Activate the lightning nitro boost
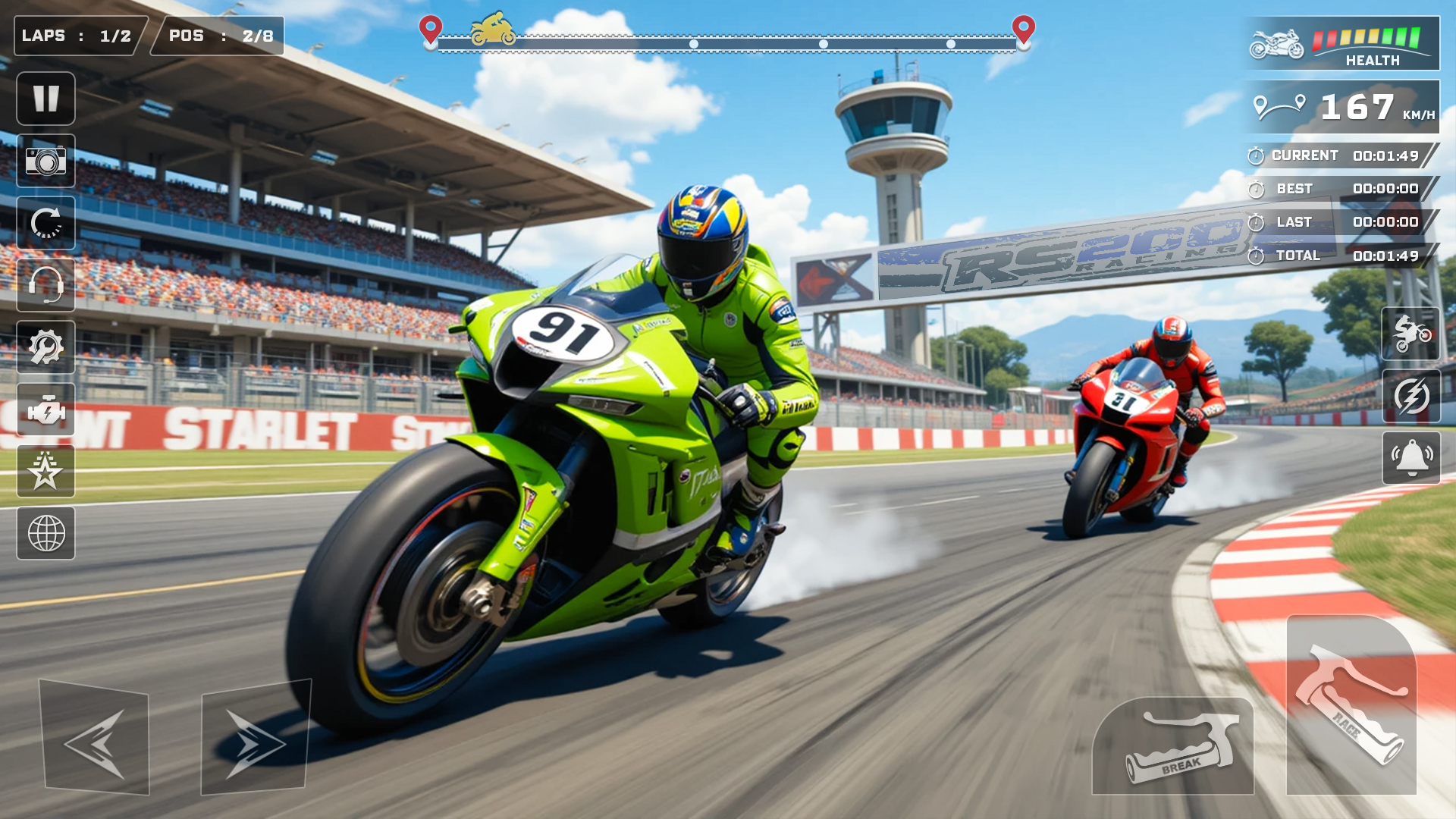This screenshot has height=819, width=1456. [1411, 396]
